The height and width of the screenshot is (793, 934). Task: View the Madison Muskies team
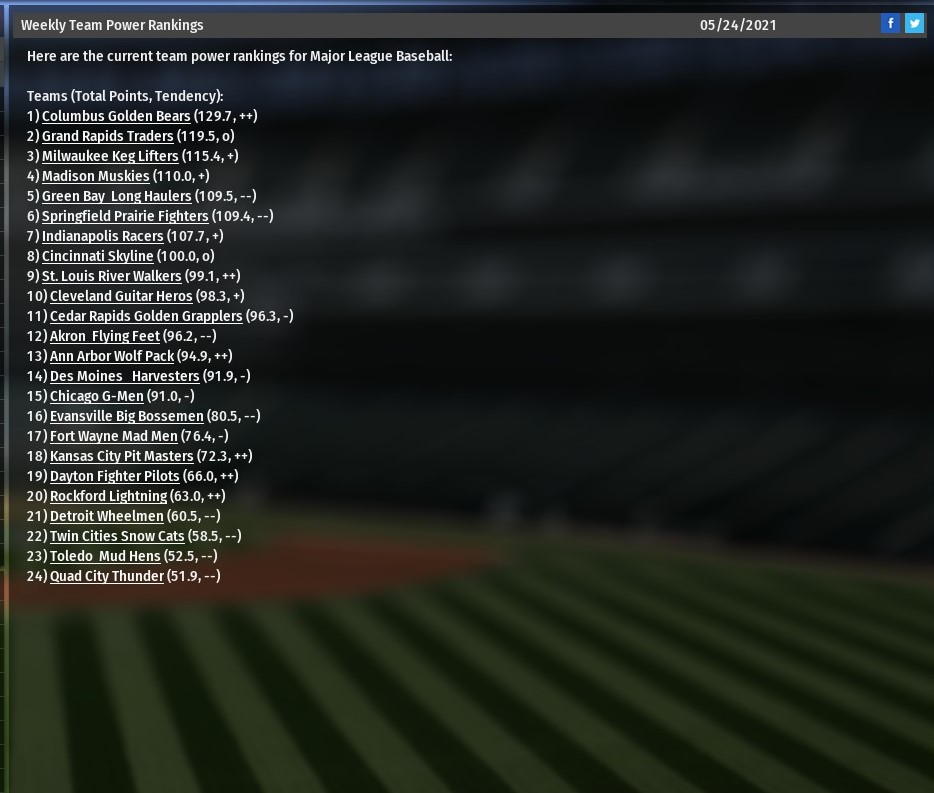[95, 176]
